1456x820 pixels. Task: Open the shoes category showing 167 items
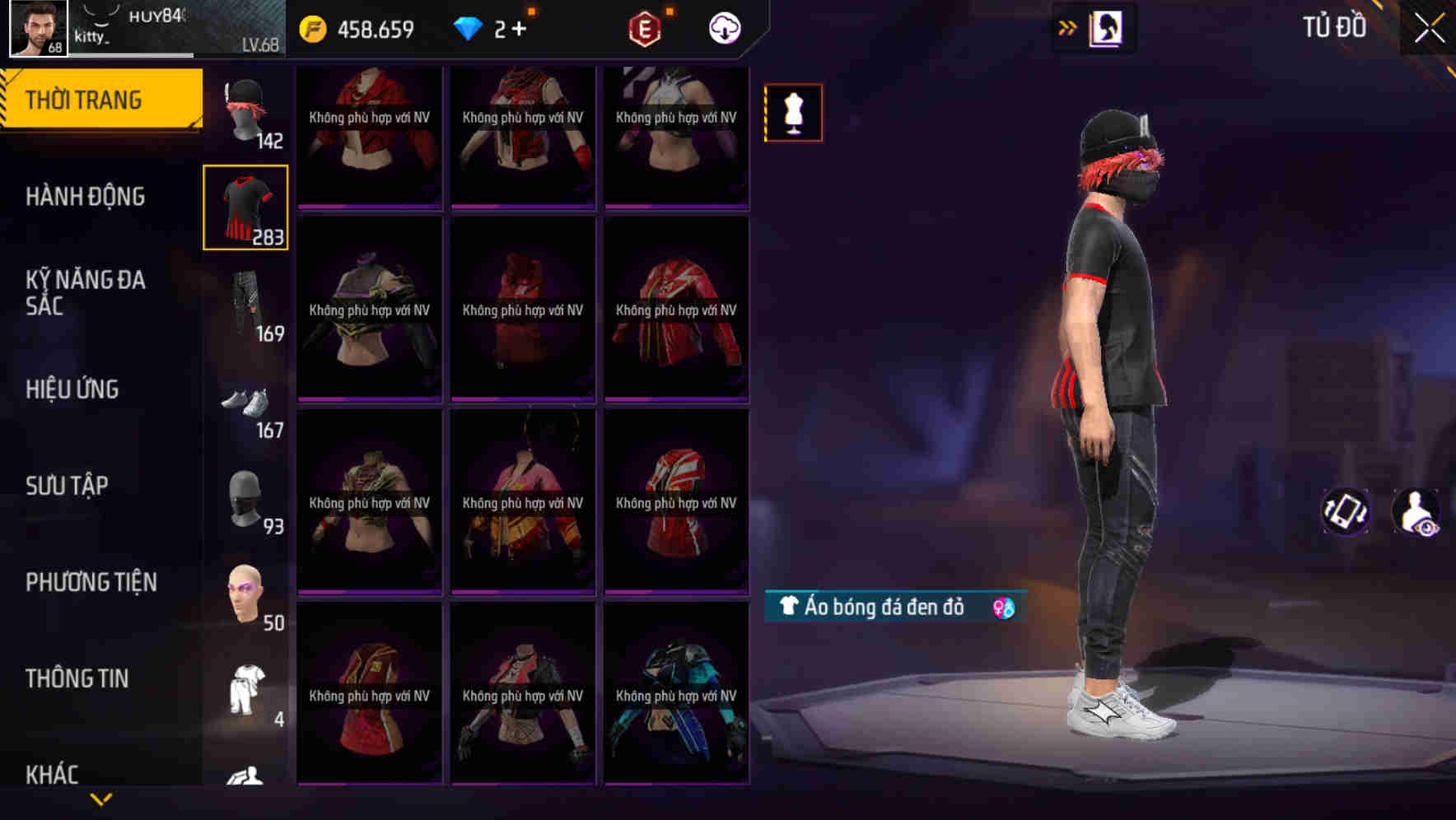tap(246, 403)
